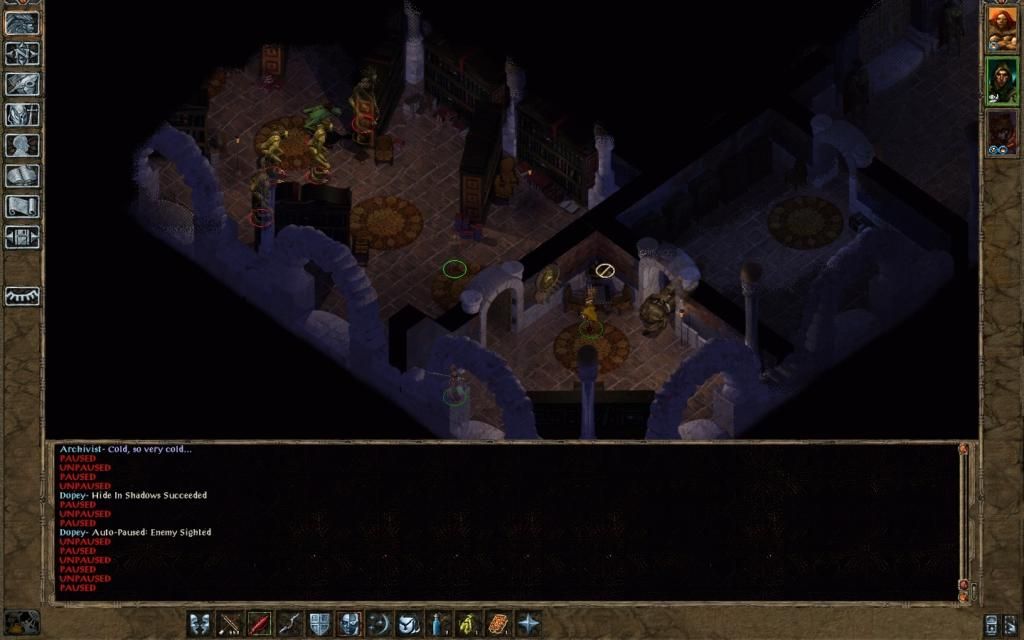Use the blue potion quick item

(438, 624)
